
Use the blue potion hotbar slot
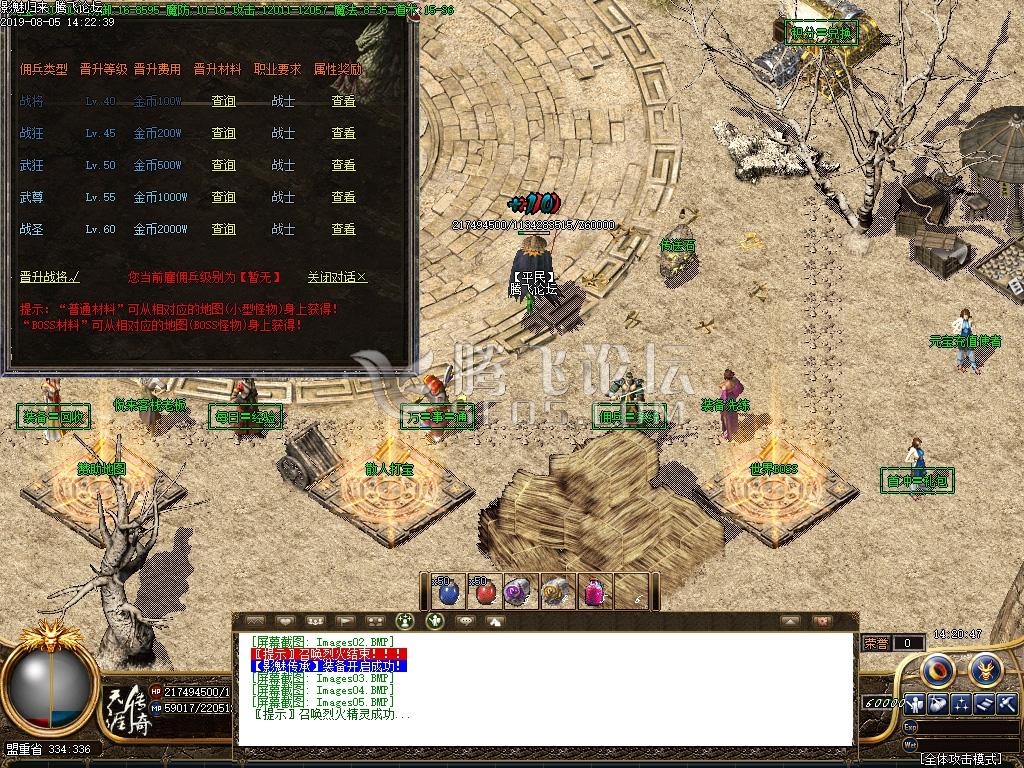click(x=448, y=592)
